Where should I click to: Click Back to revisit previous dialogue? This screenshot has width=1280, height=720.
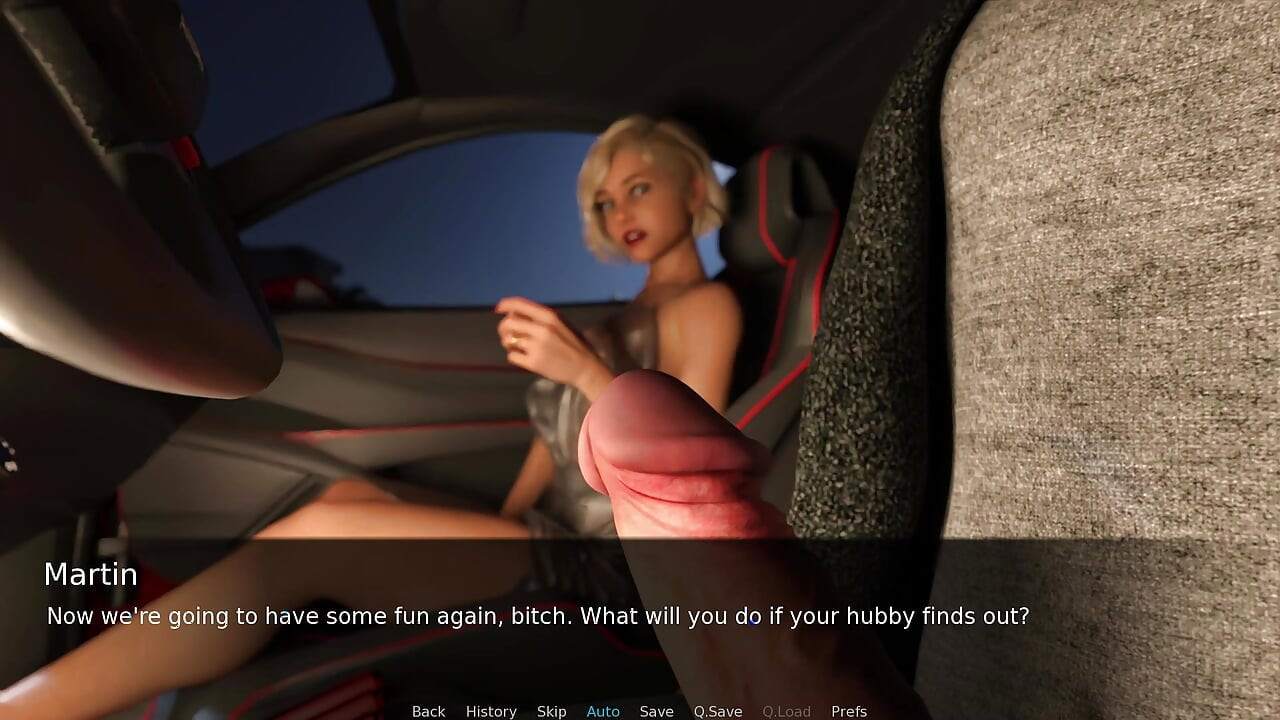click(428, 711)
